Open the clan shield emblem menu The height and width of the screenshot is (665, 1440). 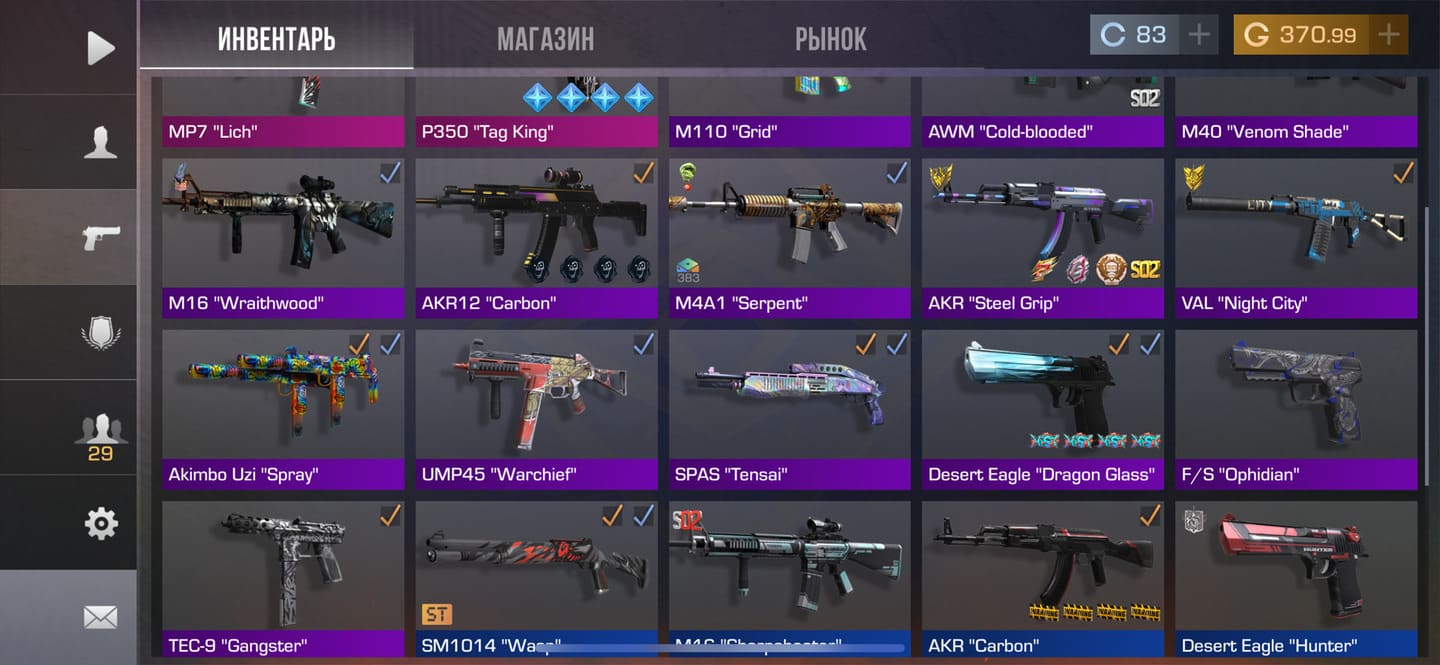tap(100, 332)
